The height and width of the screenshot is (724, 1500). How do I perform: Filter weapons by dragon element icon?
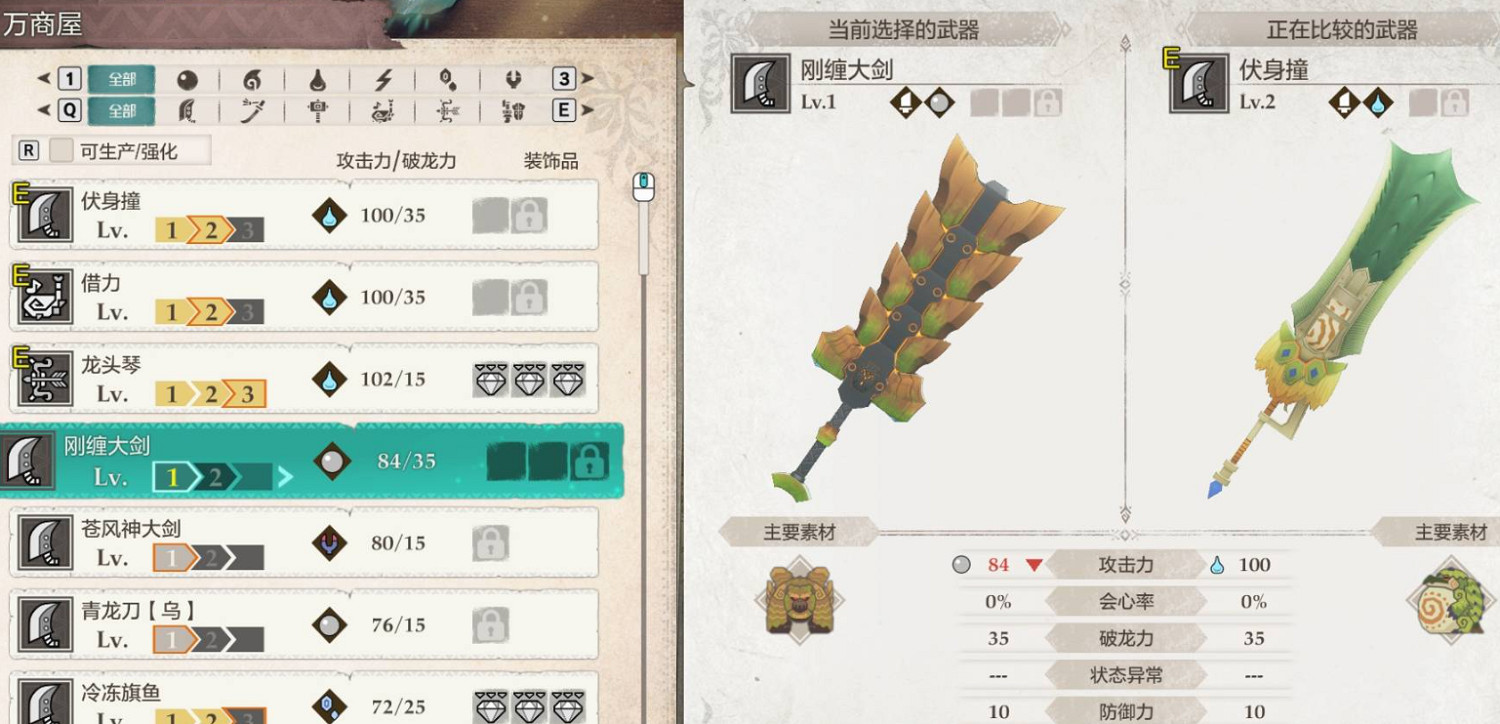pos(513,79)
